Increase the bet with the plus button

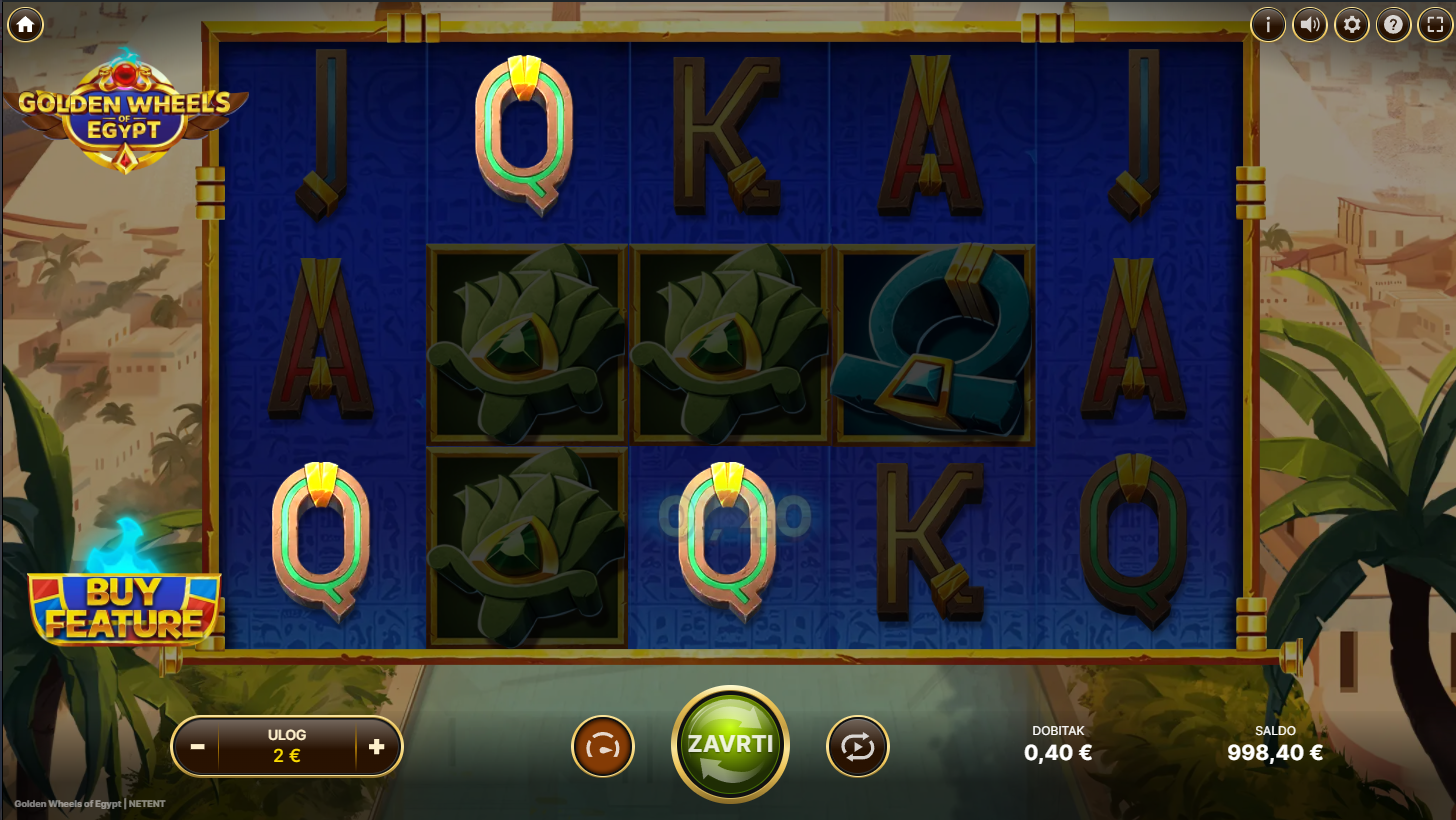(x=376, y=746)
